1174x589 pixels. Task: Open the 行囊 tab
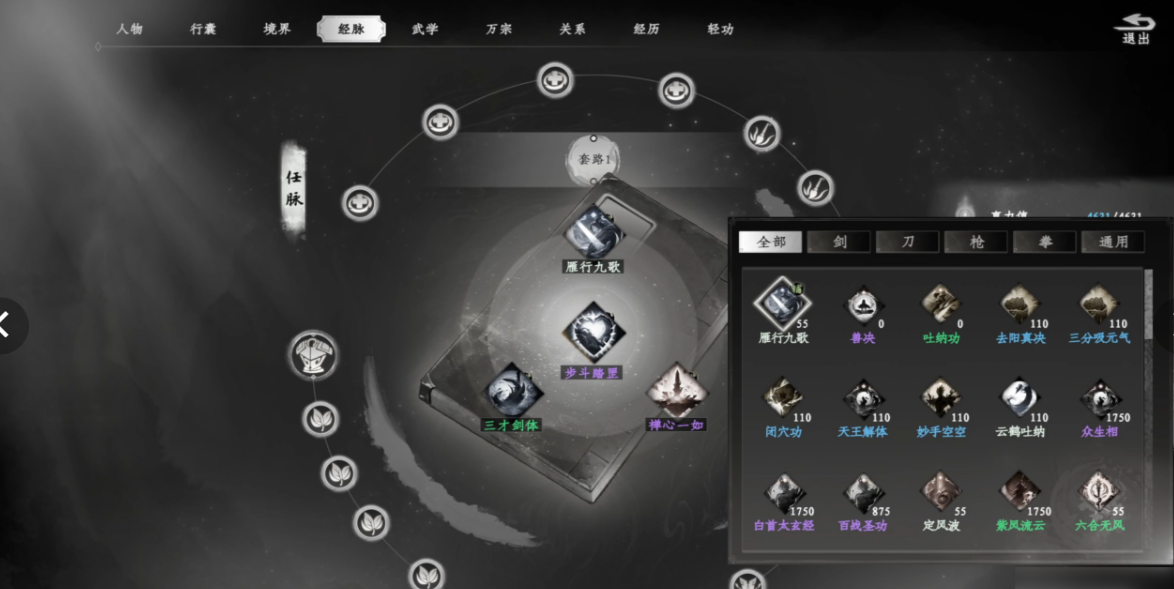(x=203, y=29)
